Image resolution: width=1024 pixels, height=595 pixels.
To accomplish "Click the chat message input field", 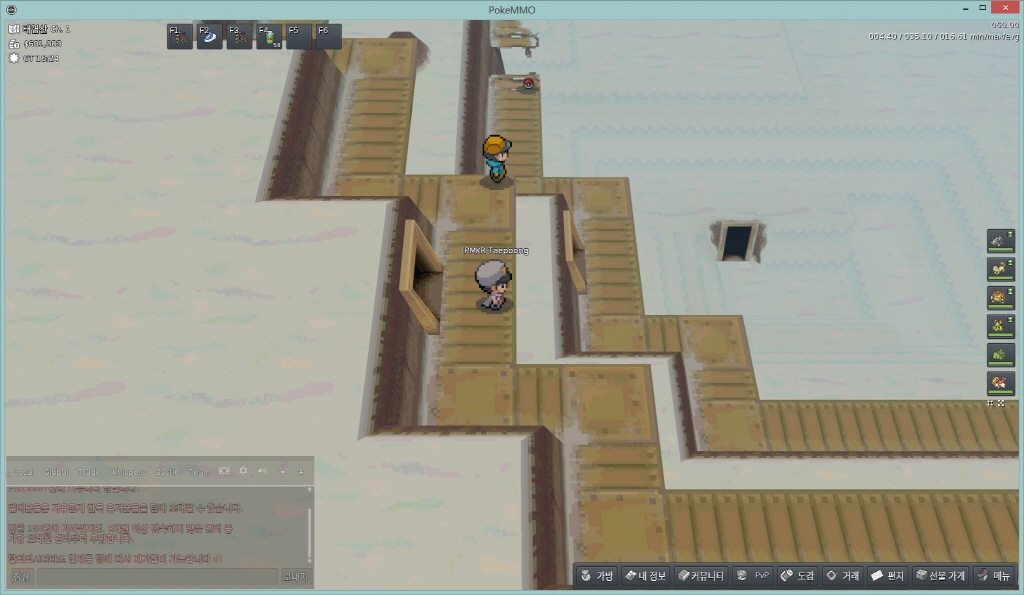I will point(157,577).
